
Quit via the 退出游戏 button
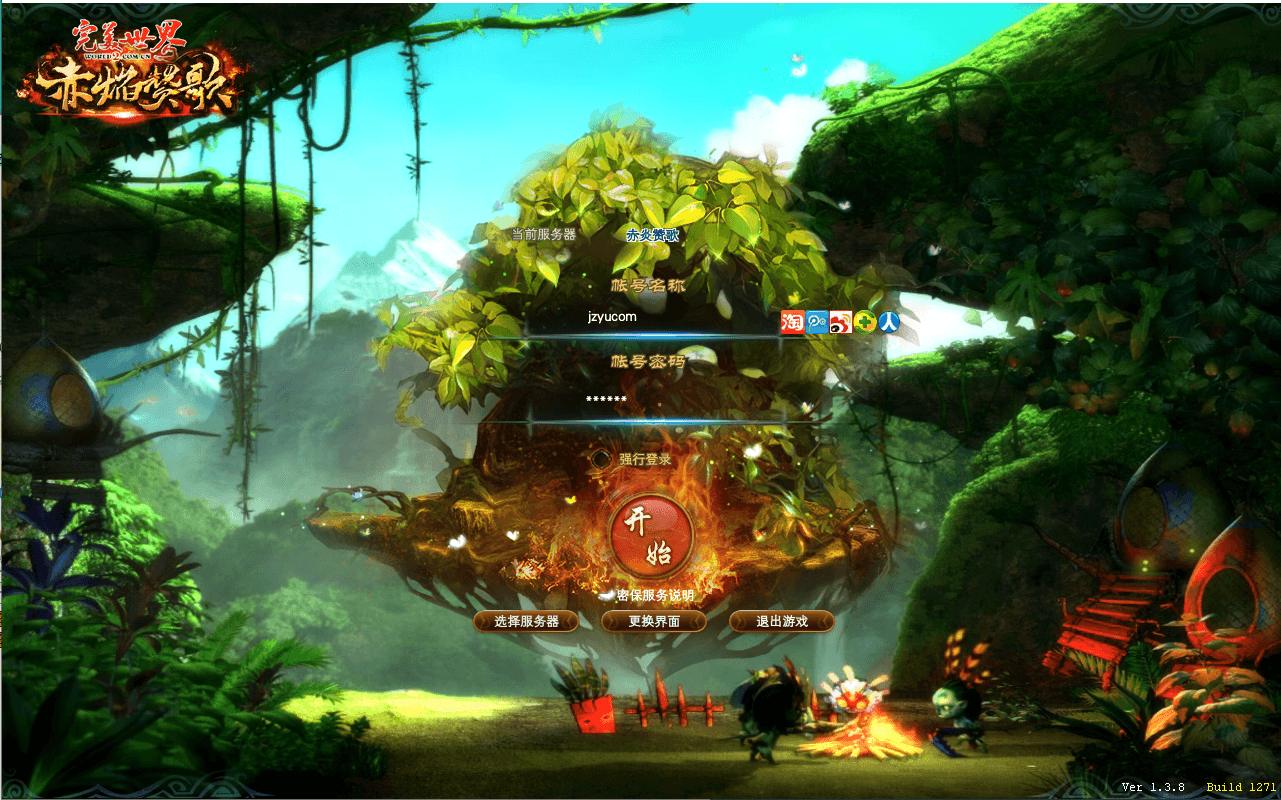pos(781,621)
